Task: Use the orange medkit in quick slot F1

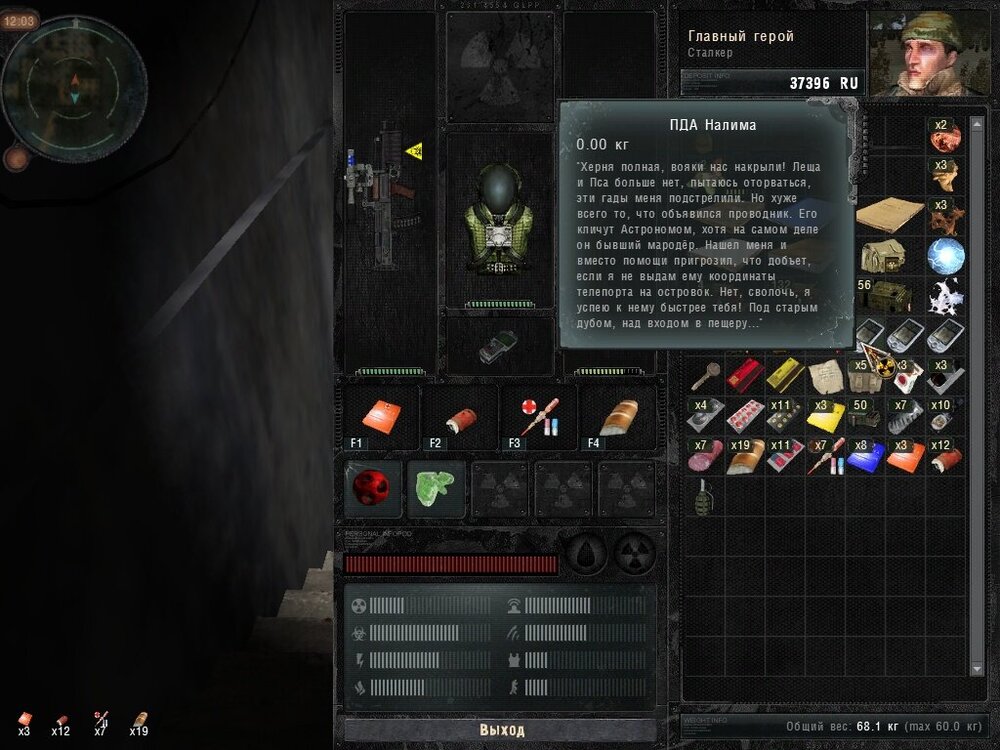Action: point(380,417)
